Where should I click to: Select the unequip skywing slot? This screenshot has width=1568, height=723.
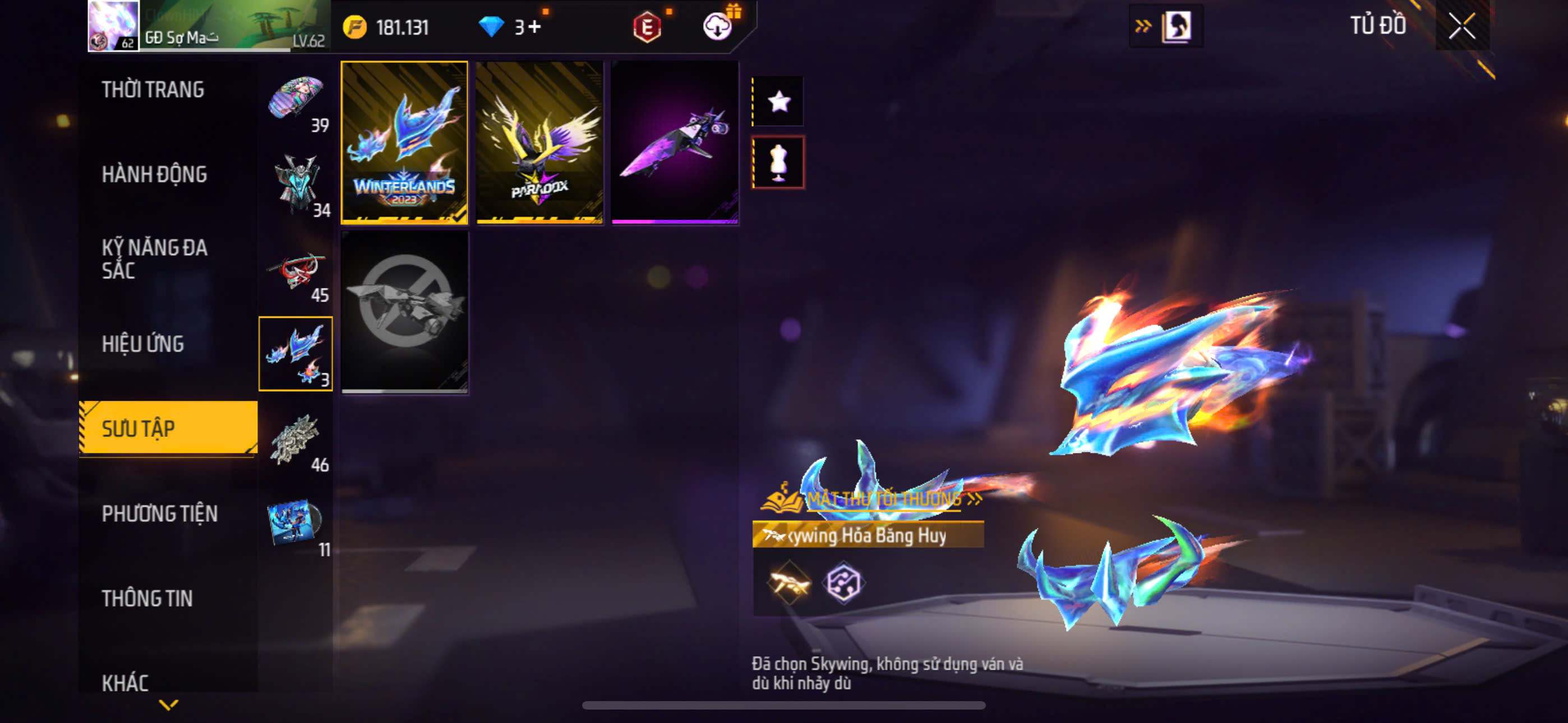click(x=404, y=312)
